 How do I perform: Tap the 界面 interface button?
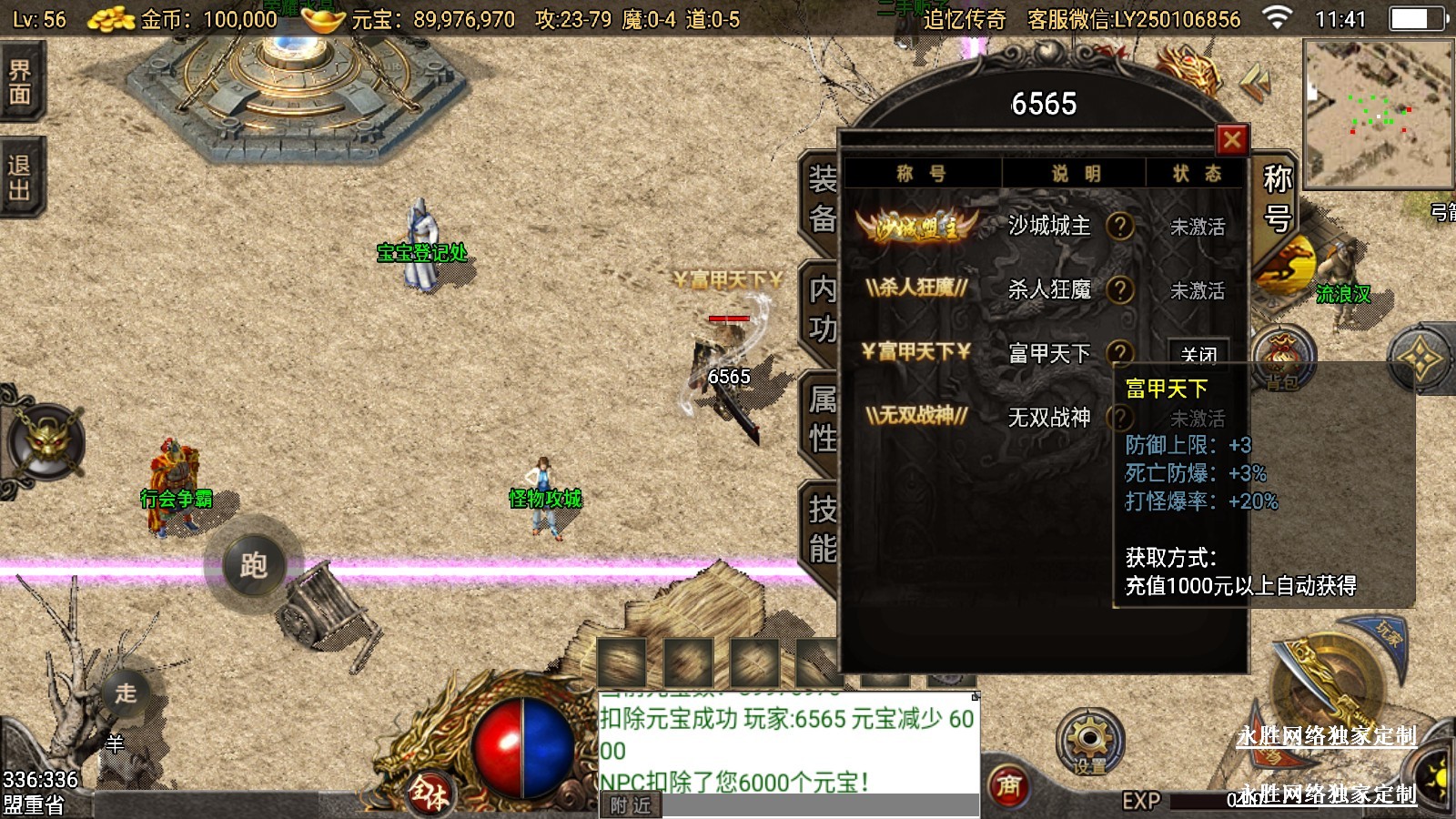coord(20,82)
